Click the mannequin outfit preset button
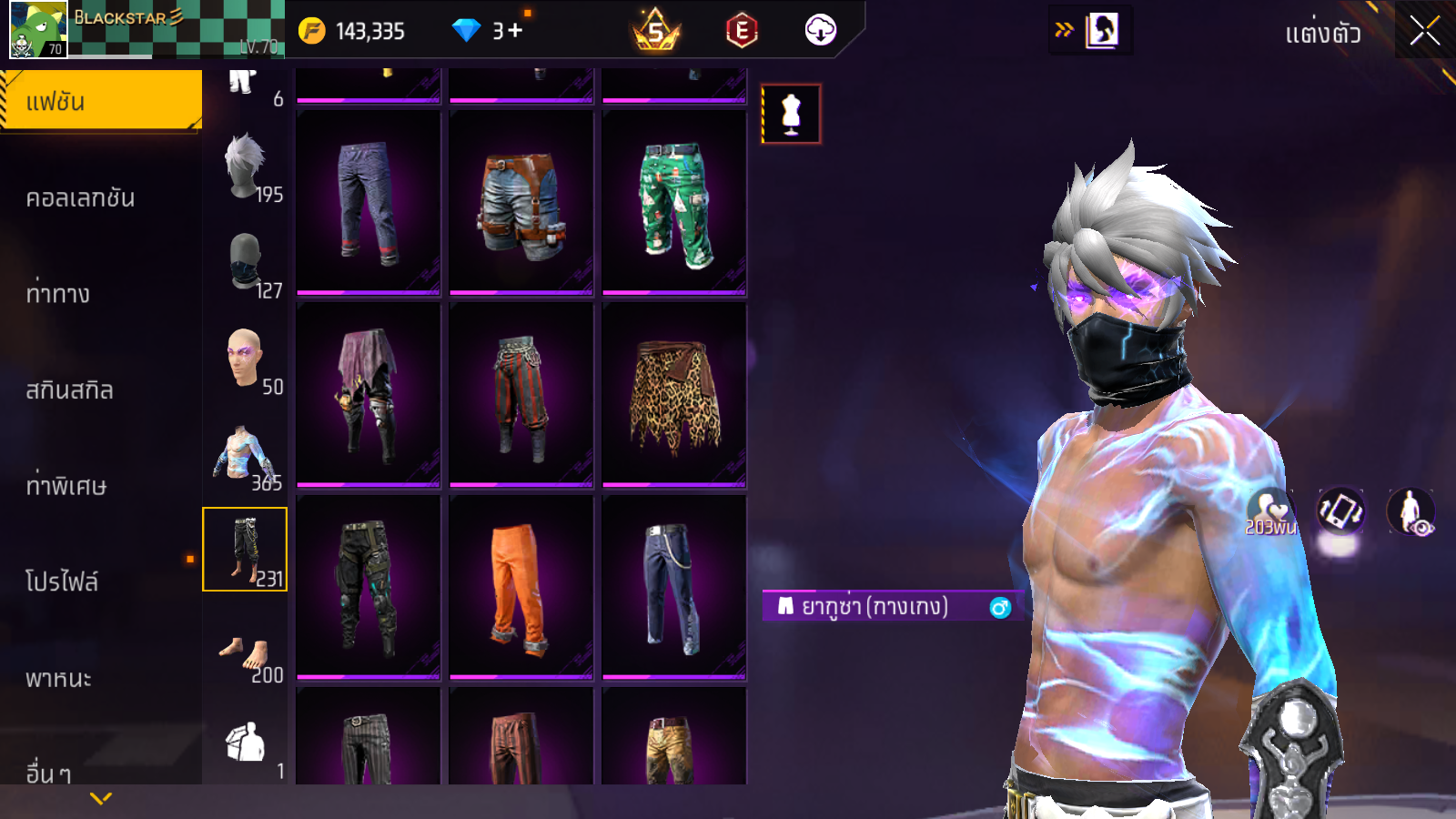The height and width of the screenshot is (819, 1456). [x=791, y=114]
